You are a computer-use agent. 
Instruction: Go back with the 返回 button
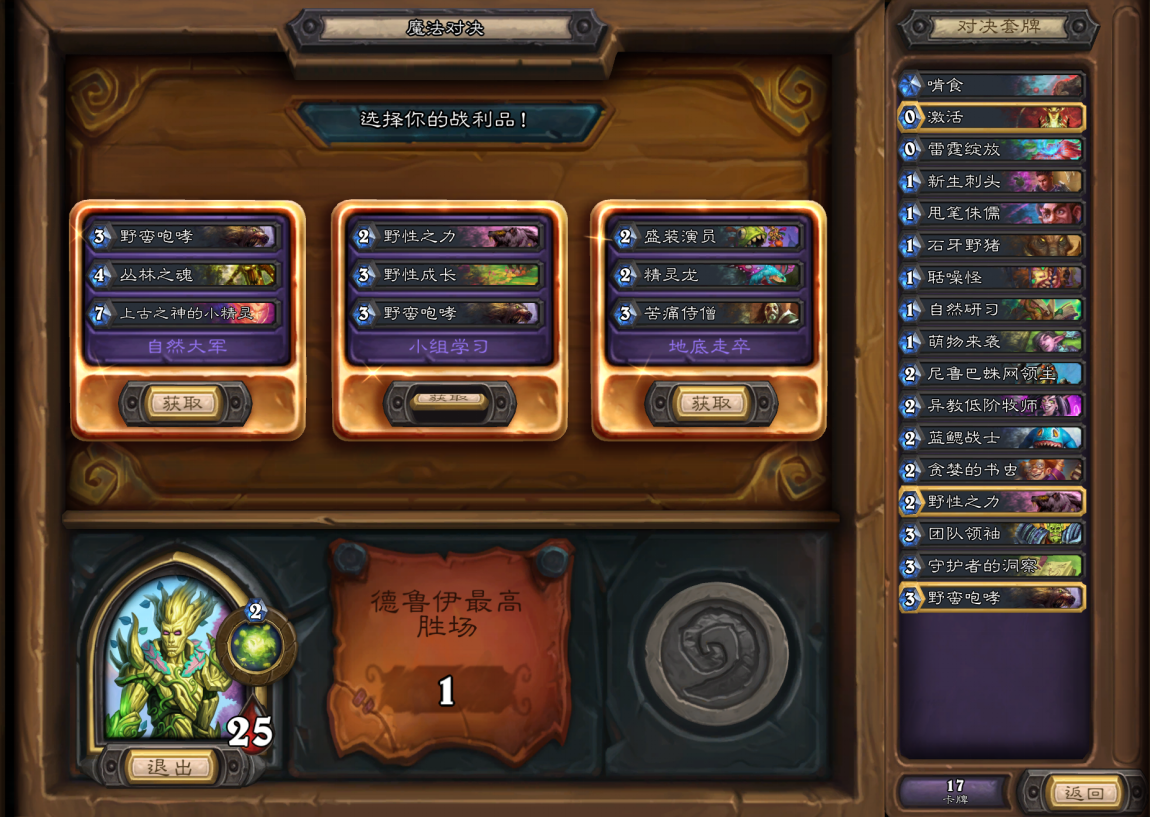coord(1084,793)
